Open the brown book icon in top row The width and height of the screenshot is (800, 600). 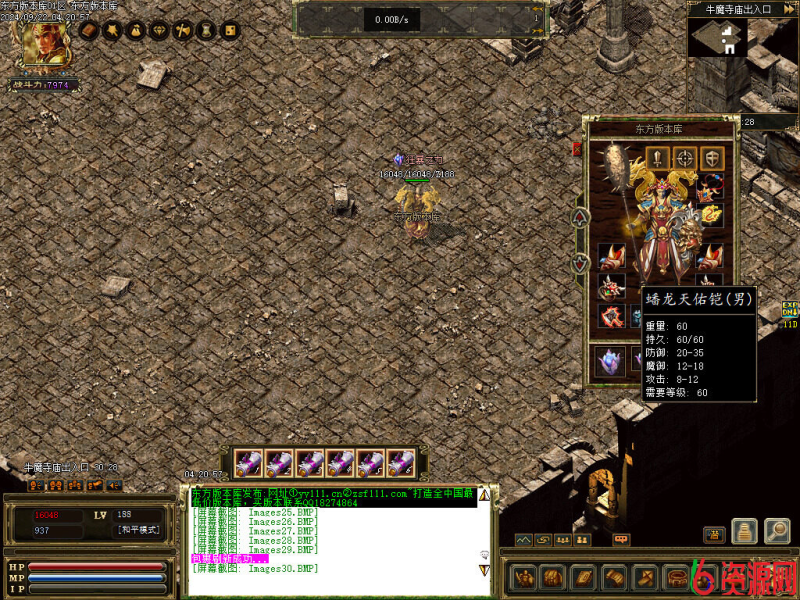(88, 31)
